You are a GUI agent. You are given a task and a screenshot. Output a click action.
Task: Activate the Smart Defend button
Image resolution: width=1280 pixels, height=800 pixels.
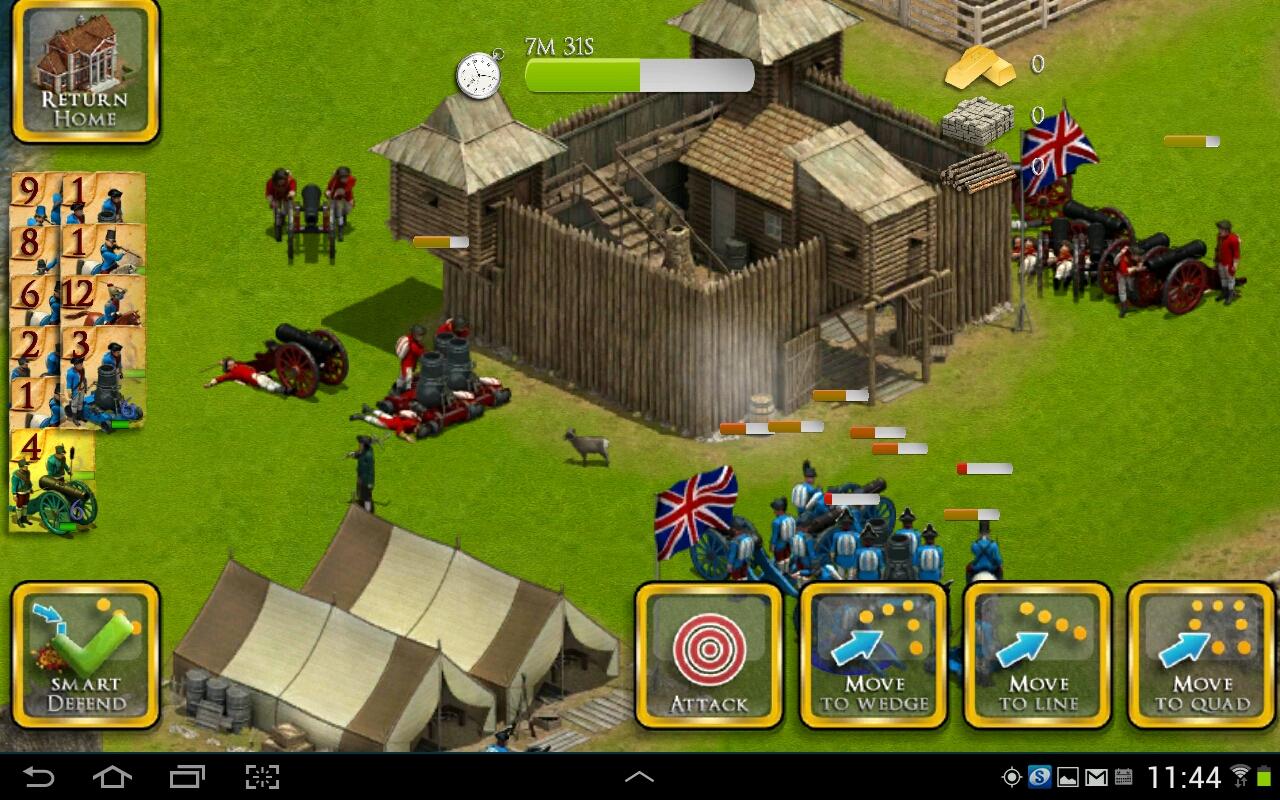pyautogui.click(x=84, y=655)
